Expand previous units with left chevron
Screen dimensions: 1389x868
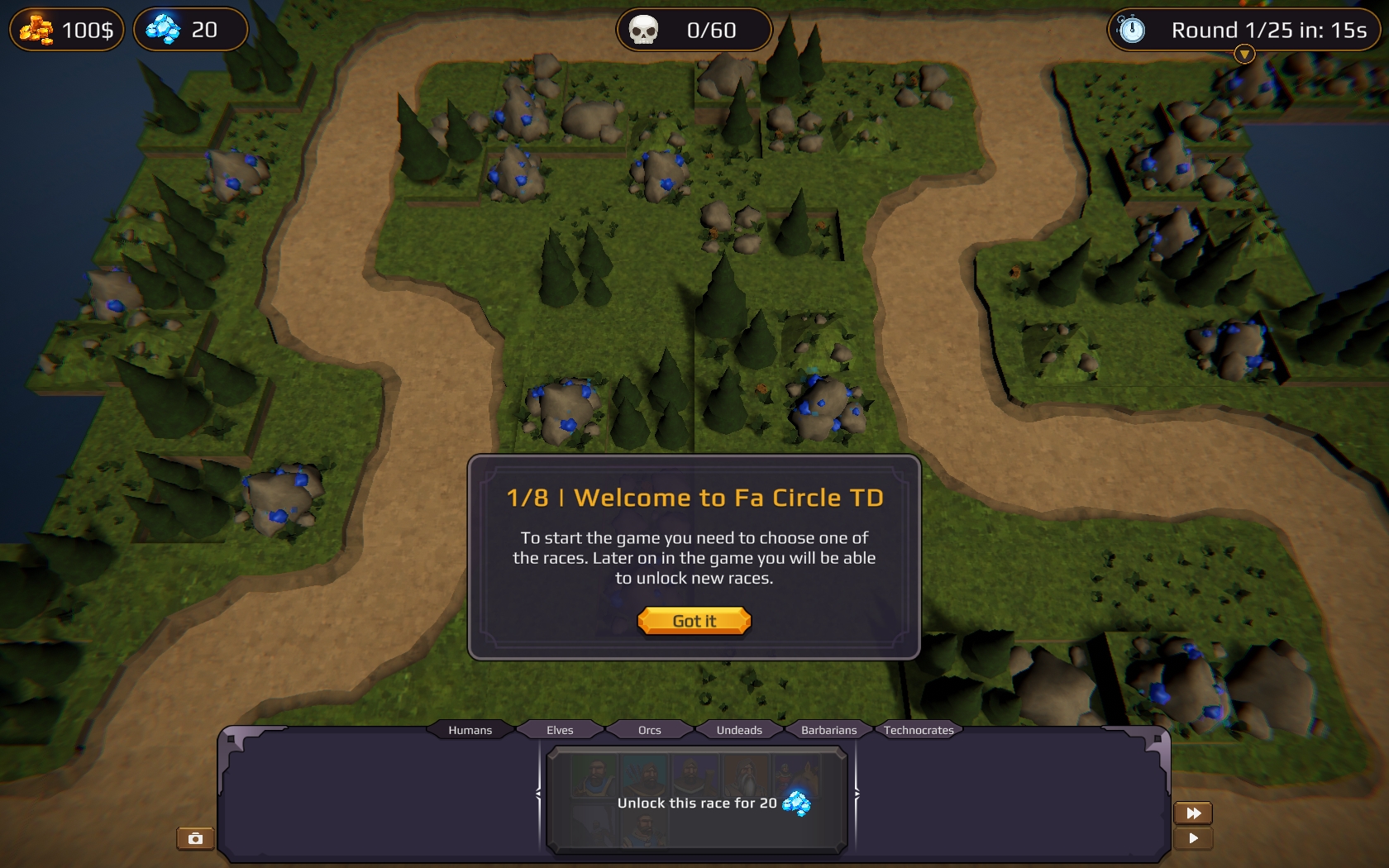click(x=538, y=794)
